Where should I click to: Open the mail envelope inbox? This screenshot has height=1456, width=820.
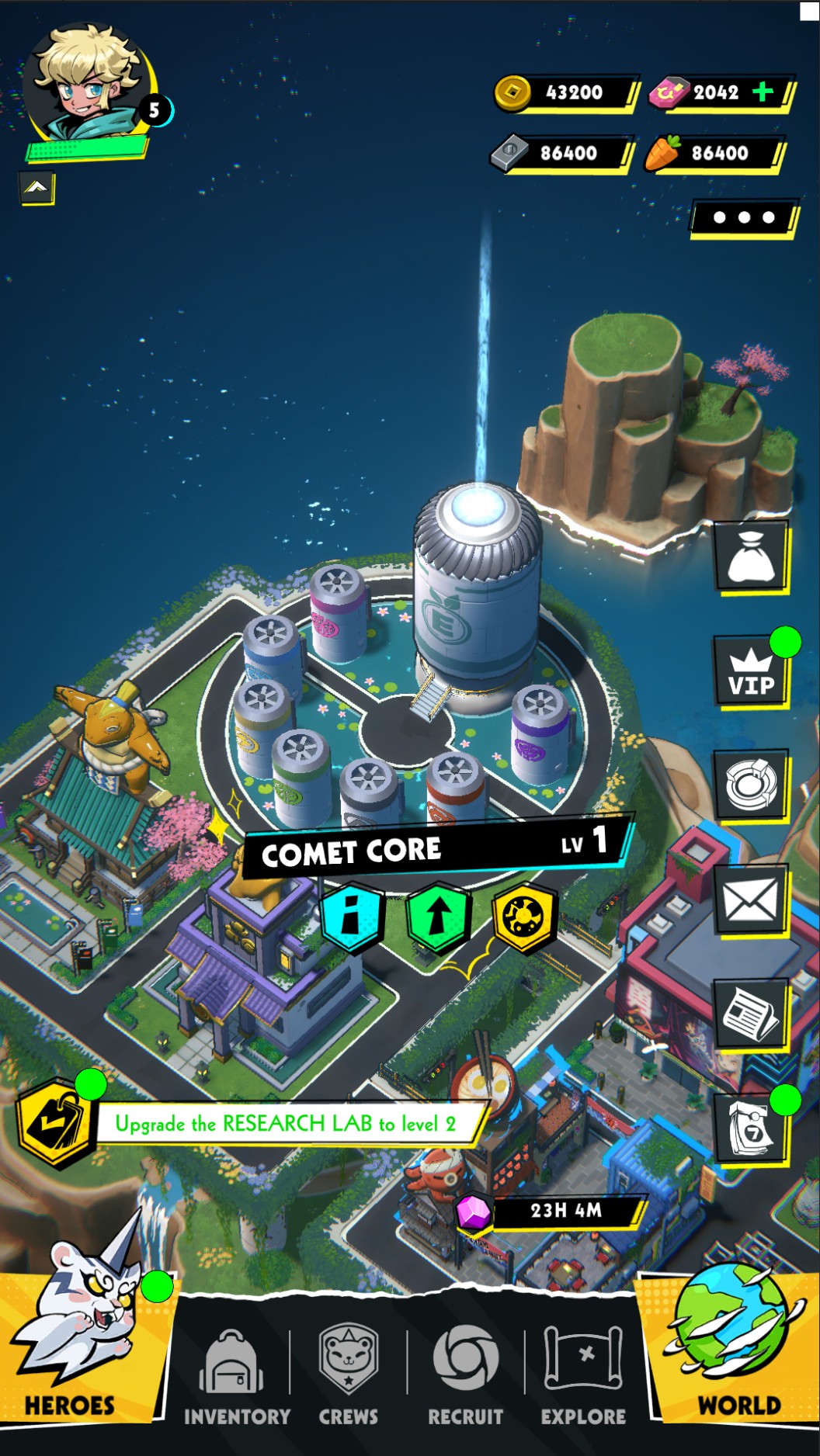[x=750, y=900]
